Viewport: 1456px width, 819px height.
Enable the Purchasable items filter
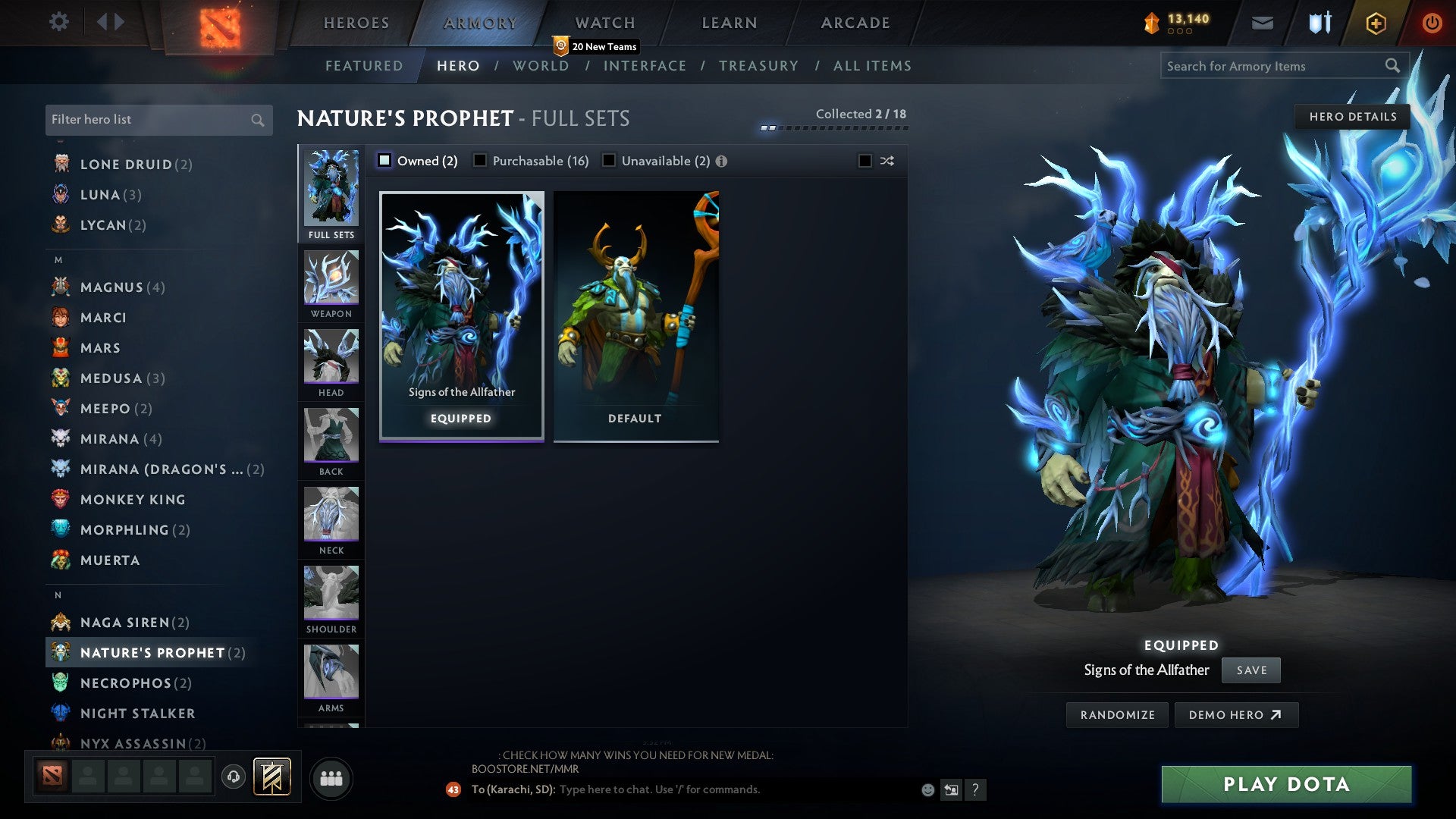point(480,160)
